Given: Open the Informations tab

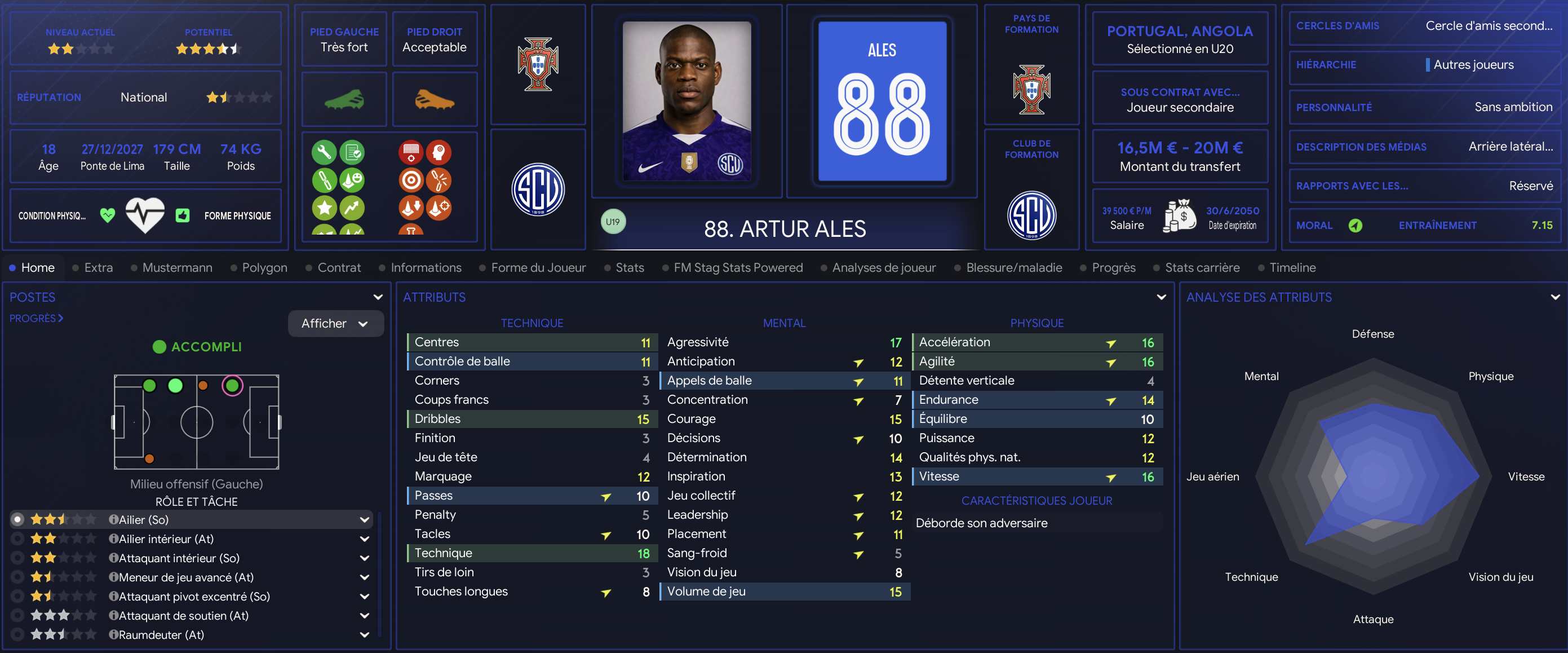Looking at the screenshot, I should coord(426,267).
